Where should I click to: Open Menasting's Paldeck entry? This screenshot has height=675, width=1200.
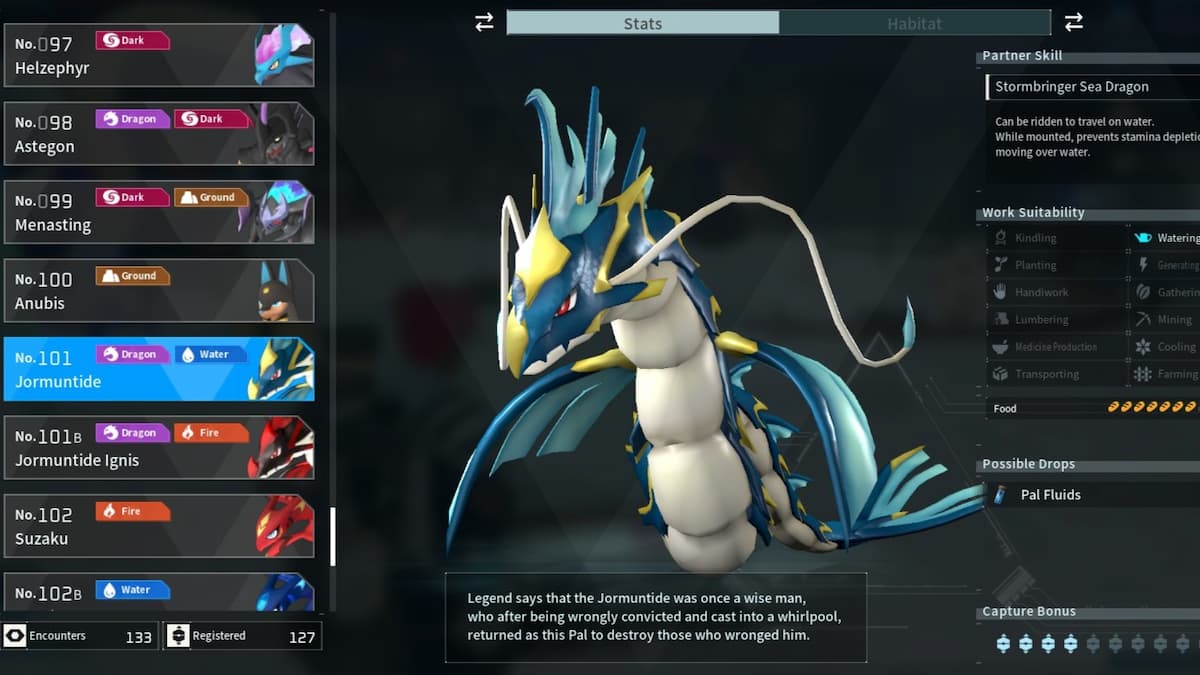158,212
